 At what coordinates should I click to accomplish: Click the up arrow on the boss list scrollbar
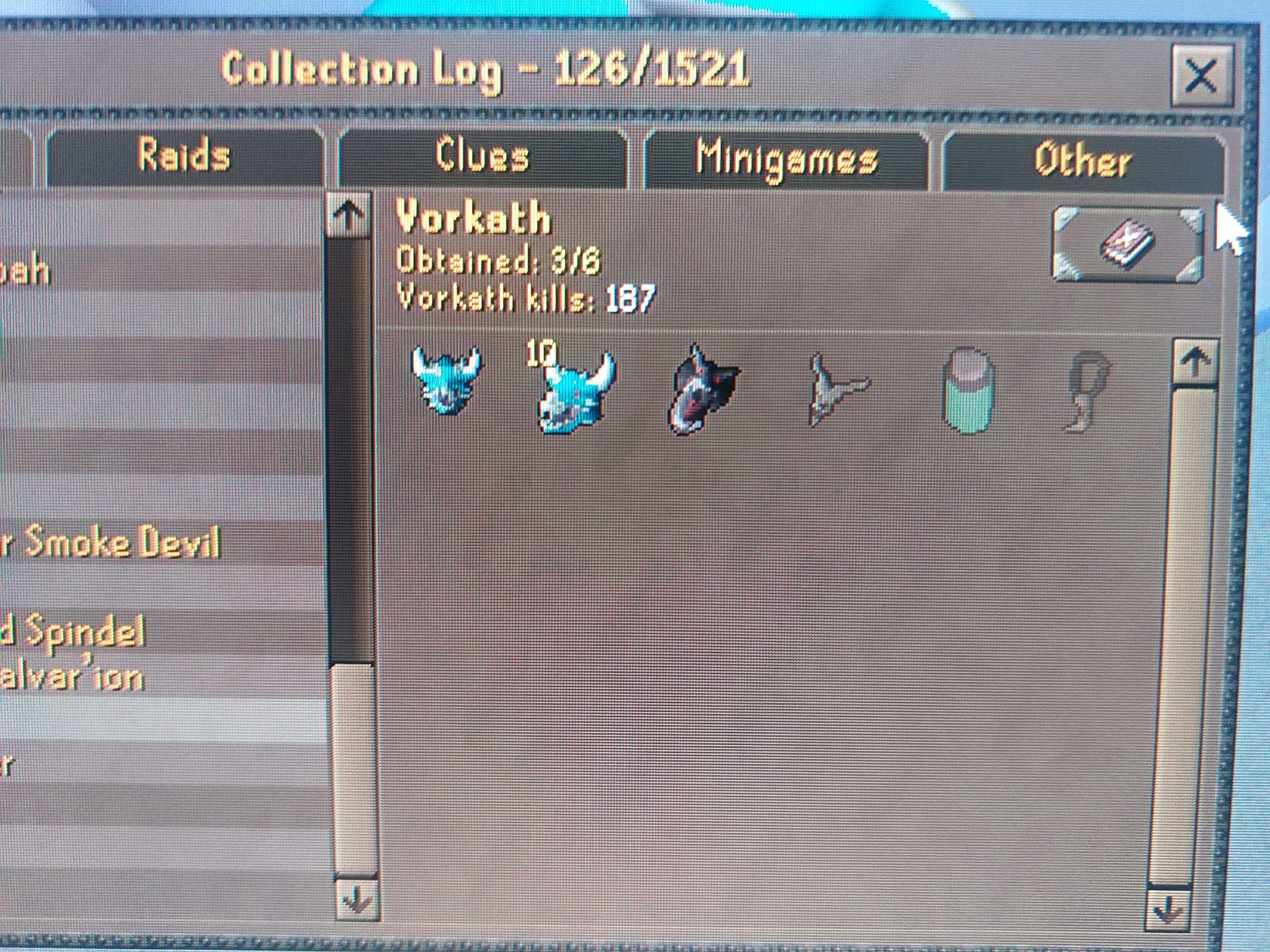click(x=348, y=214)
